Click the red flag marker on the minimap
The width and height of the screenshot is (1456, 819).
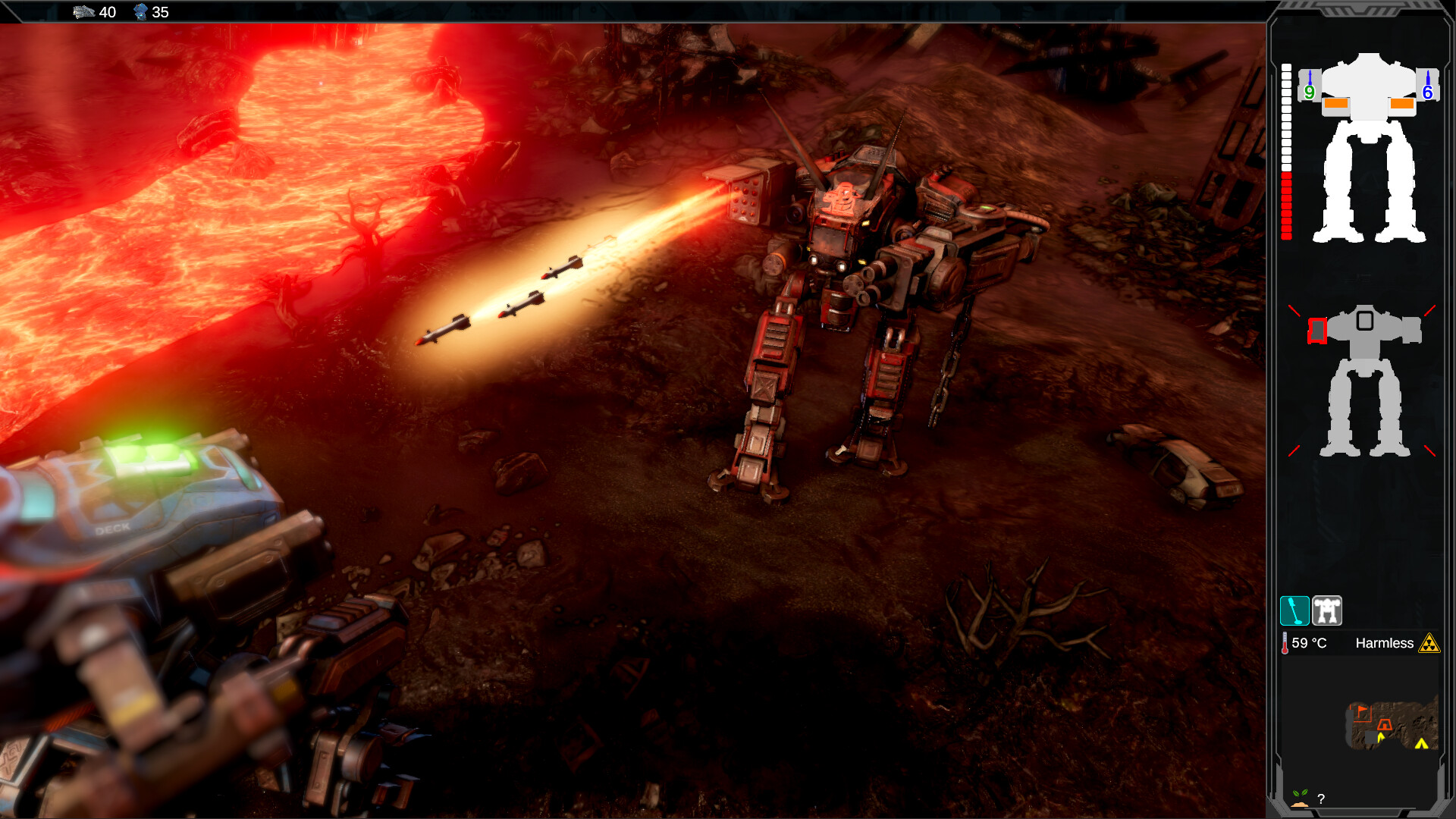tap(1362, 710)
